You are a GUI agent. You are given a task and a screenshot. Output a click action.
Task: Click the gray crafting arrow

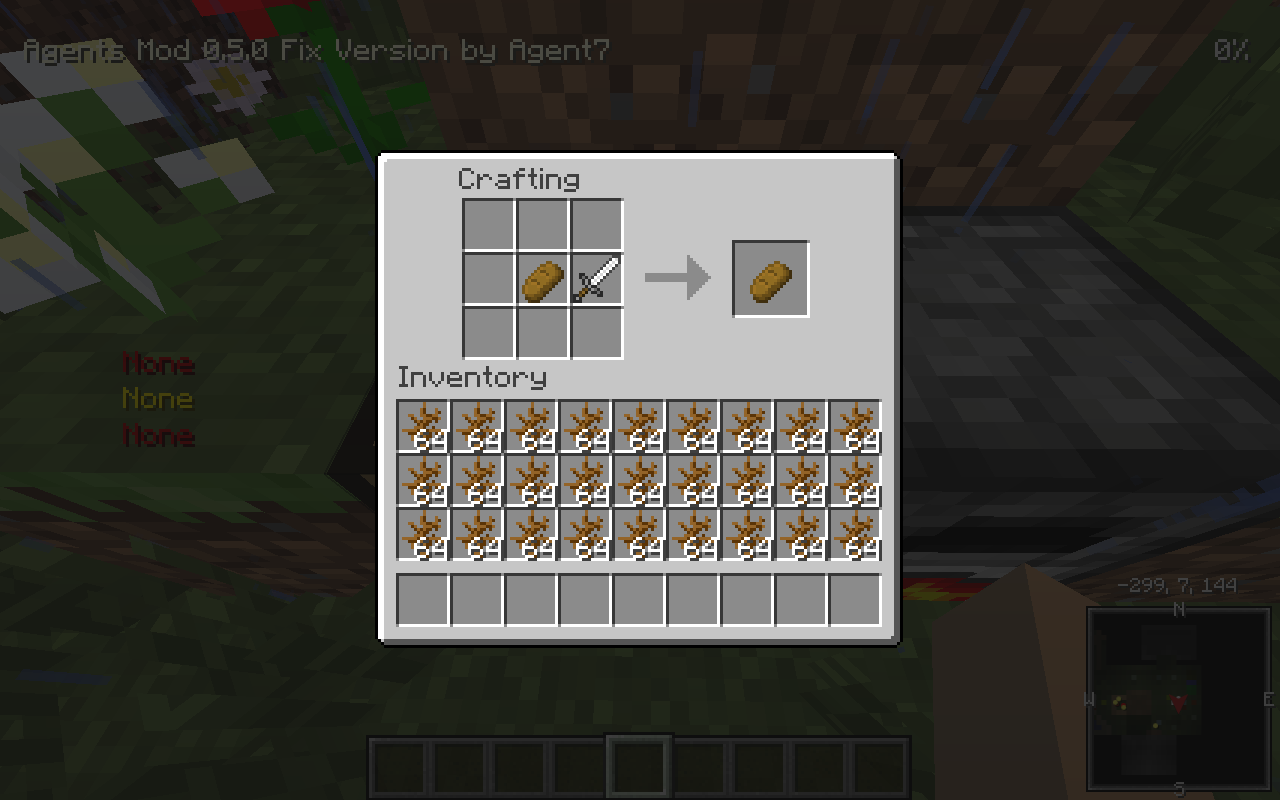pyautogui.click(x=676, y=279)
